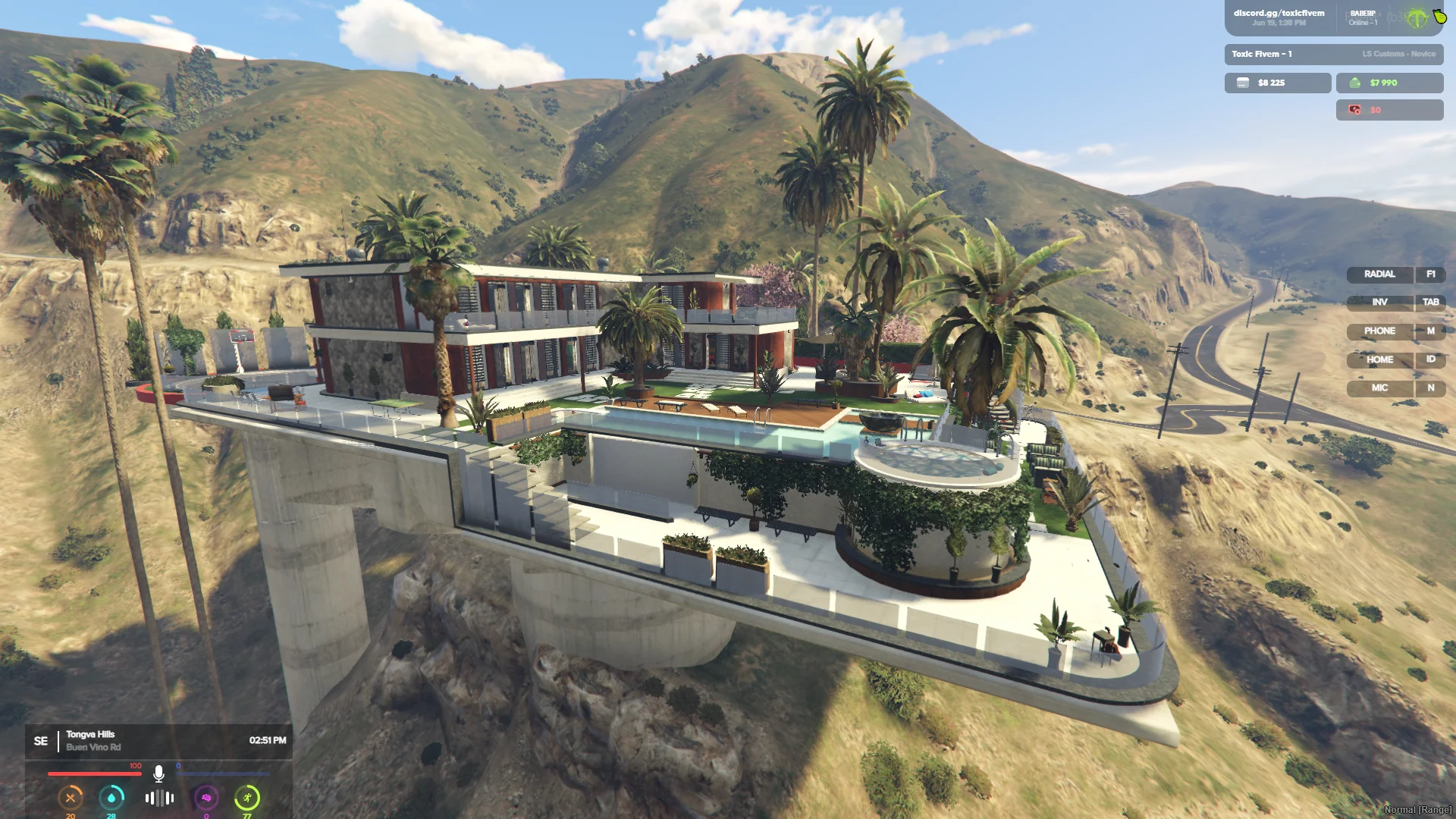
Task: Select the HOME shortcut label
Action: click(x=1379, y=360)
